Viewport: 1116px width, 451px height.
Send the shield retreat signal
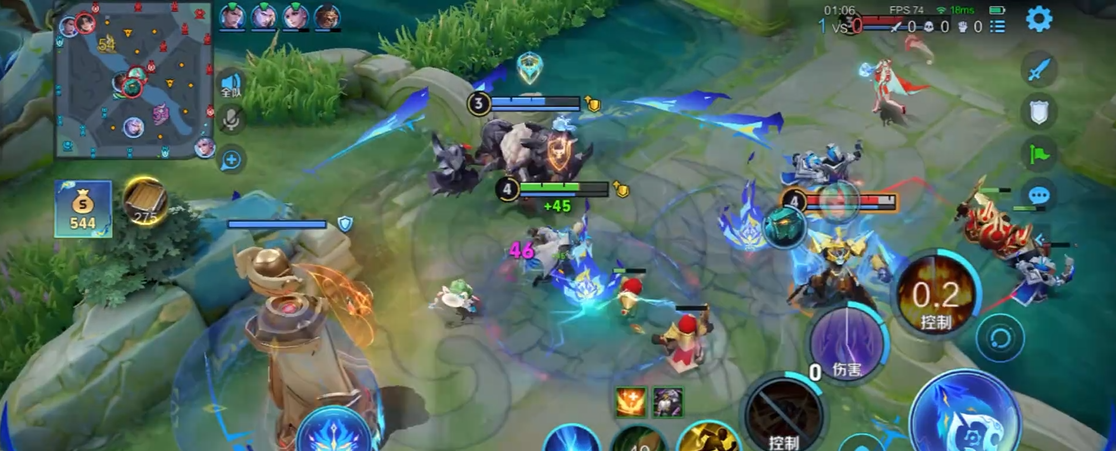(1039, 111)
